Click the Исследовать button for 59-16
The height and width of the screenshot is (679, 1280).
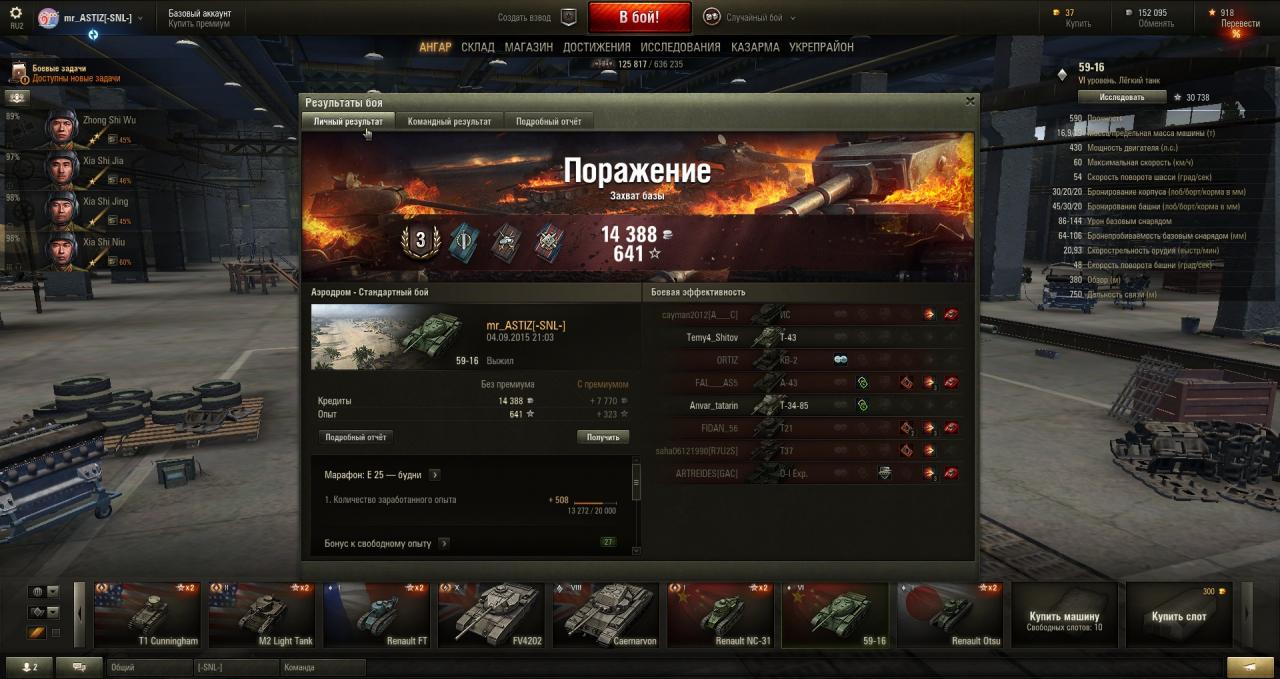pyautogui.click(x=1122, y=97)
